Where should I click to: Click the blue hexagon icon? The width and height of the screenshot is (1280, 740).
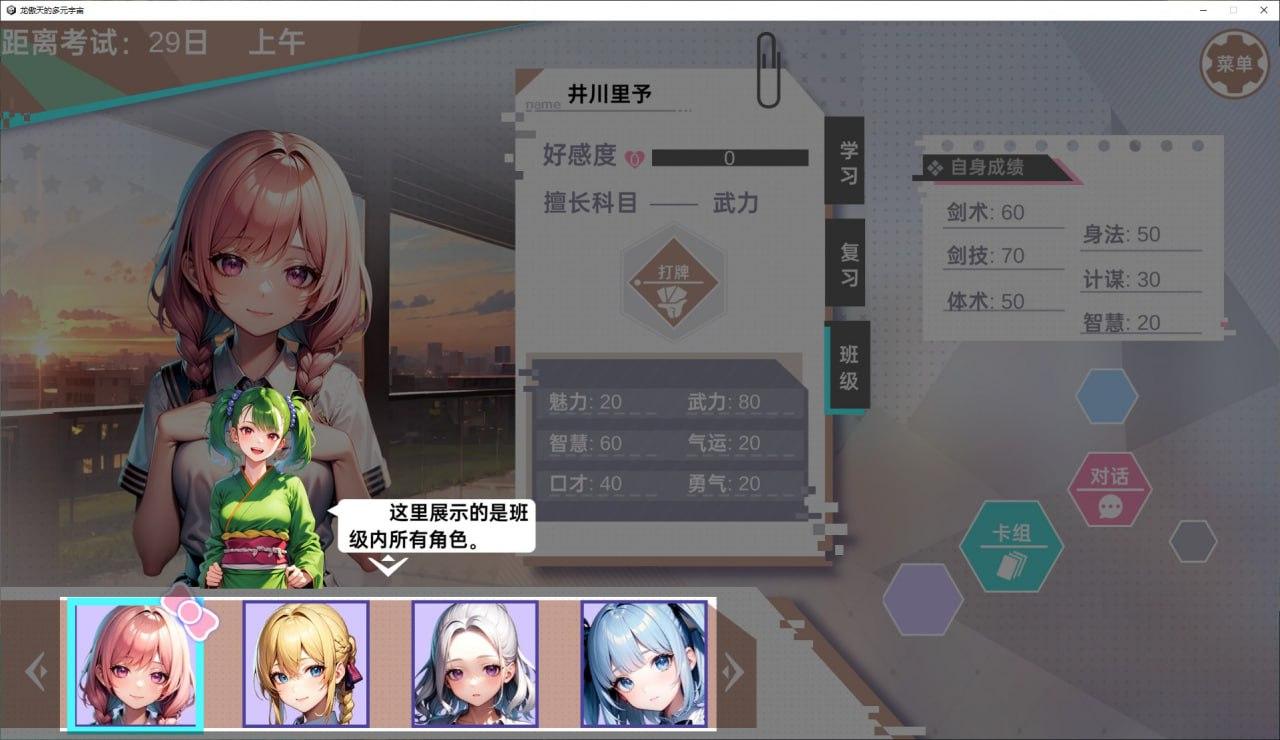click(x=1106, y=395)
